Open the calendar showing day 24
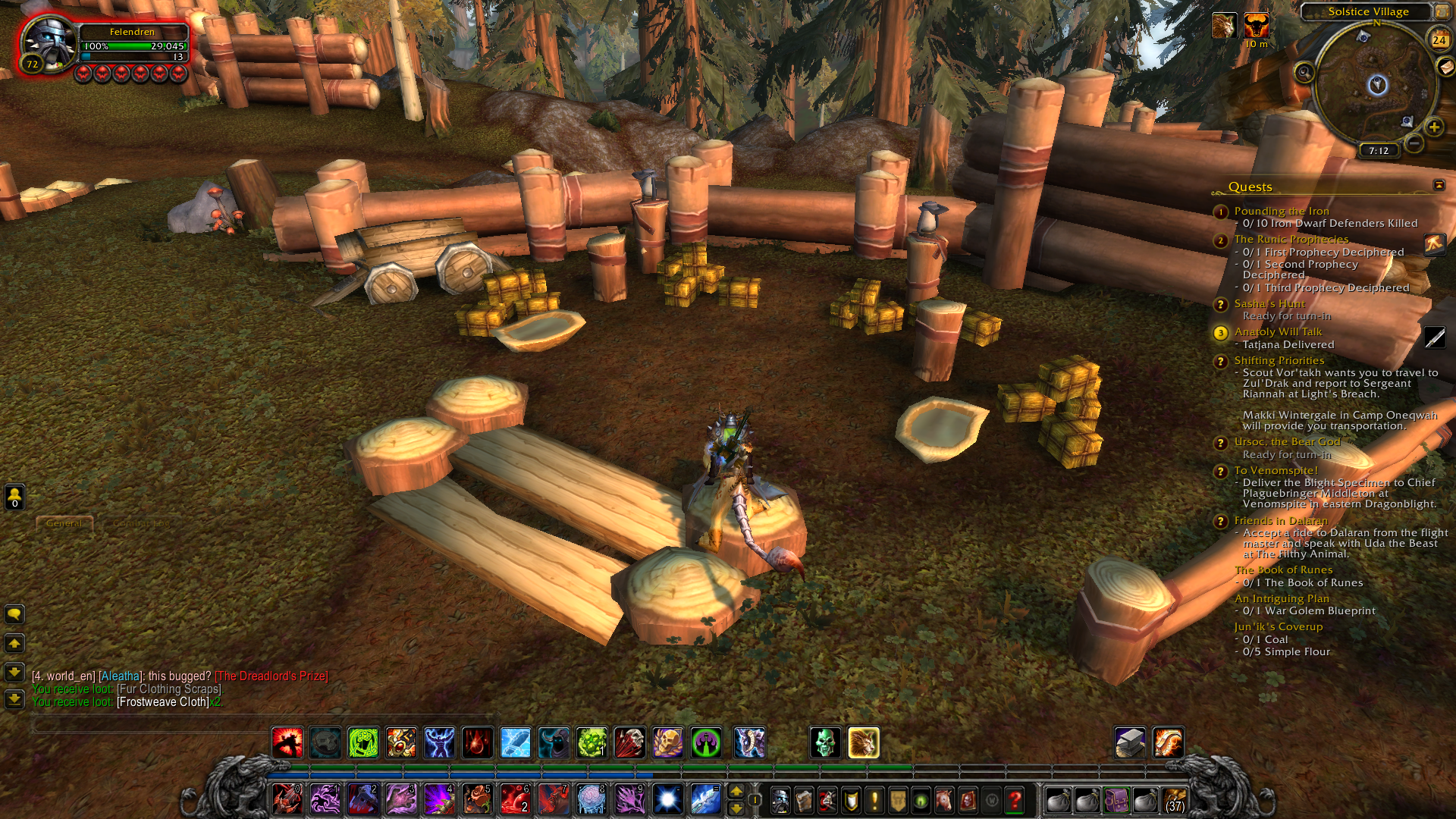Image resolution: width=1456 pixels, height=819 pixels. click(x=1439, y=40)
